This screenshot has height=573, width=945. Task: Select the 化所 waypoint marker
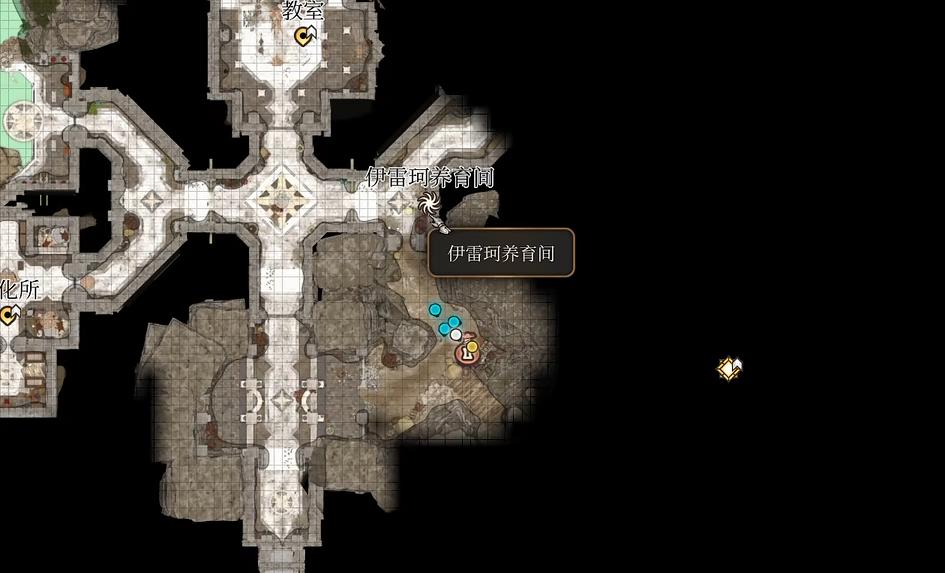pyautogui.click(x=10, y=316)
